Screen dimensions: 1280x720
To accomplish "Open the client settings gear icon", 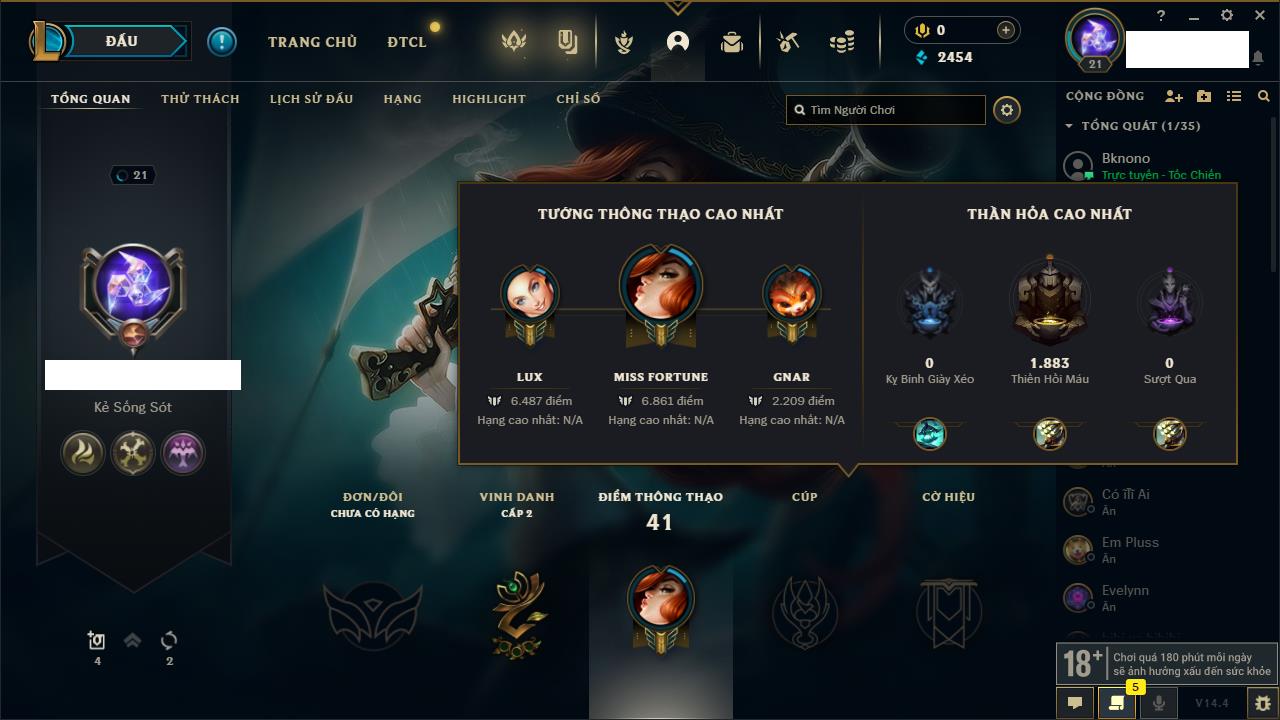I will pyautogui.click(x=1227, y=15).
